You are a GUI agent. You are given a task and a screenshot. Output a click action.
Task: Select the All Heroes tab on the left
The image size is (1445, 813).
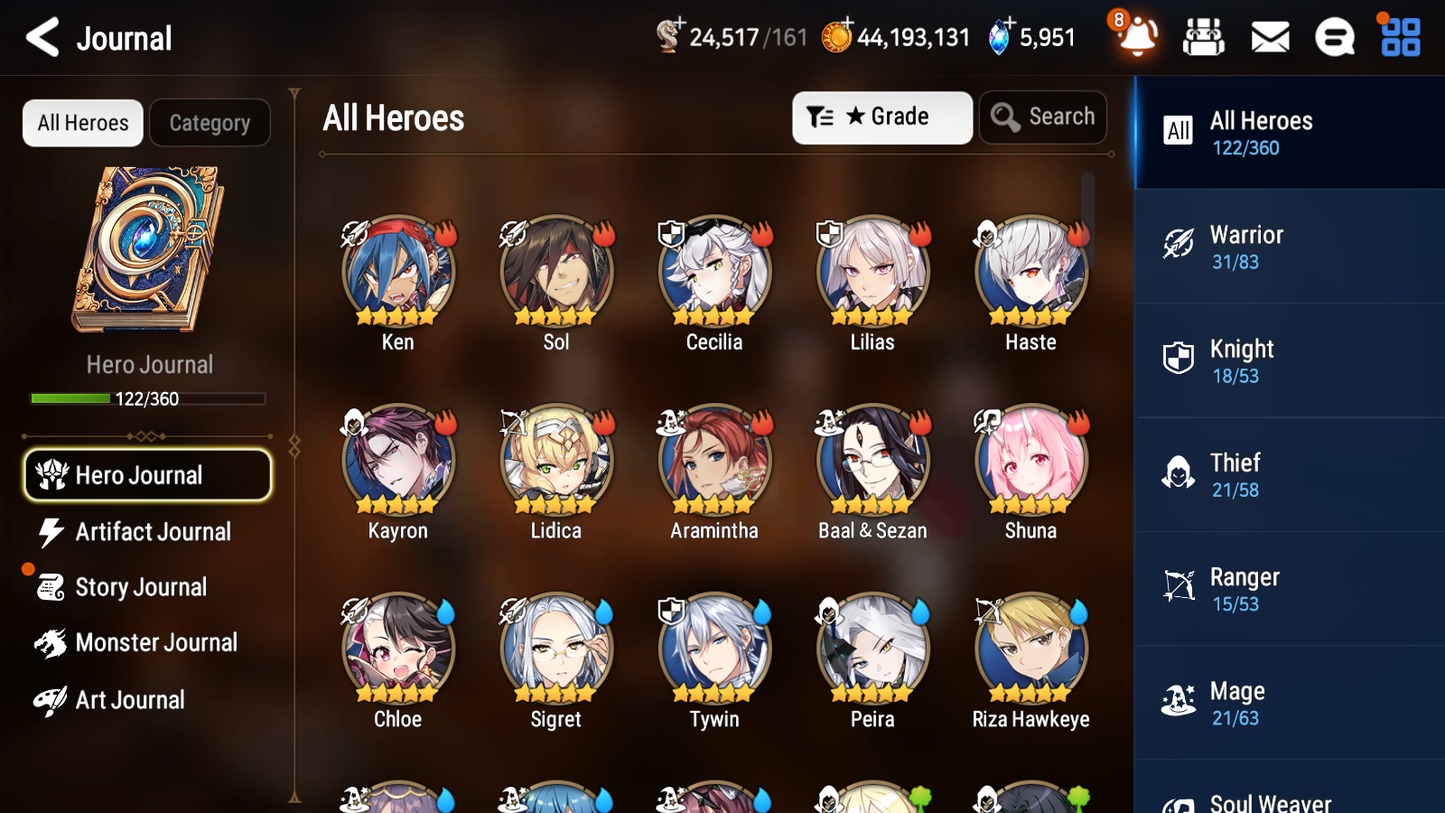click(x=82, y=122)
